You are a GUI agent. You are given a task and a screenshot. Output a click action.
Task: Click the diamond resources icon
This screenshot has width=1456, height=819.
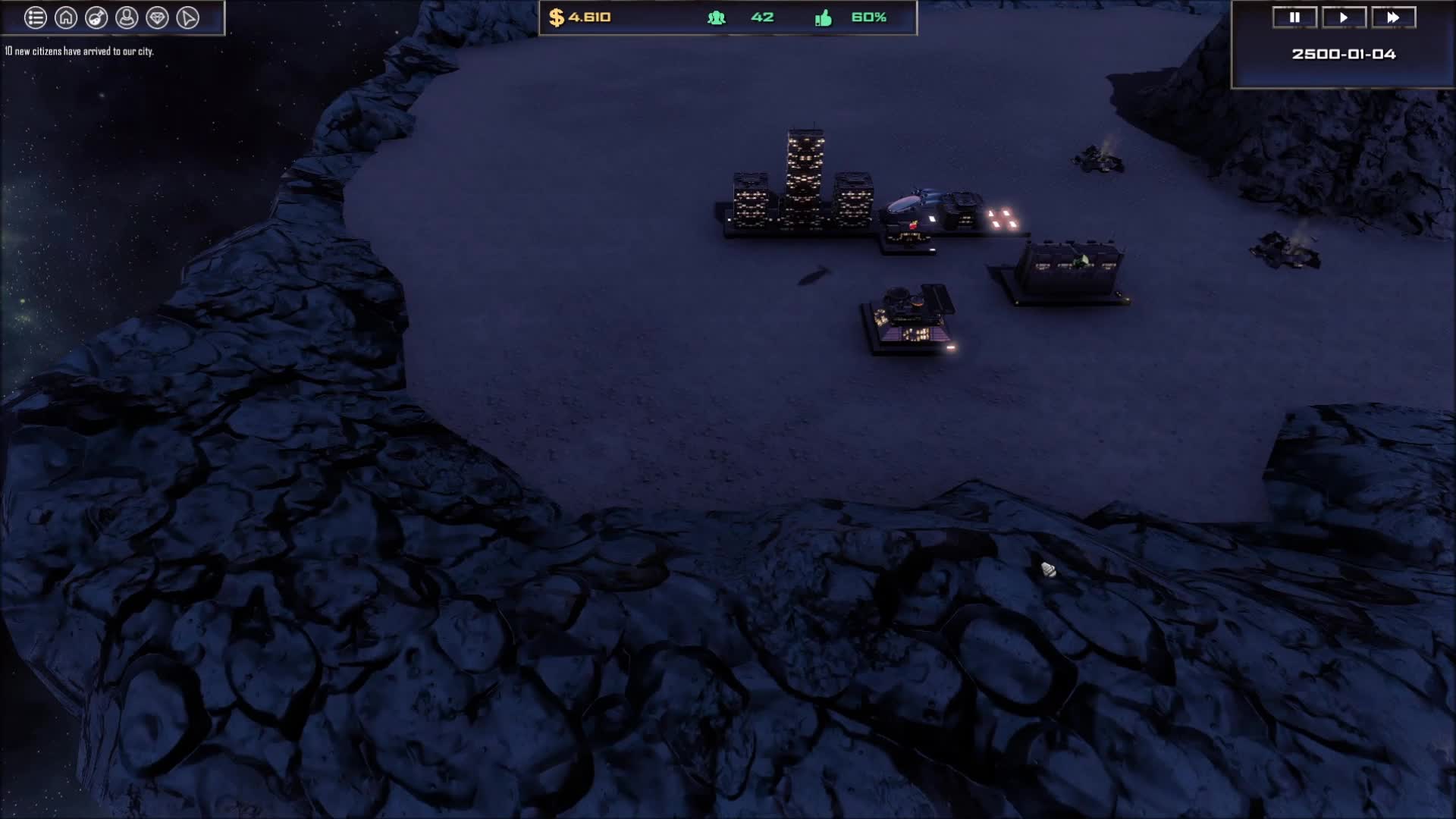click(158, 17)
